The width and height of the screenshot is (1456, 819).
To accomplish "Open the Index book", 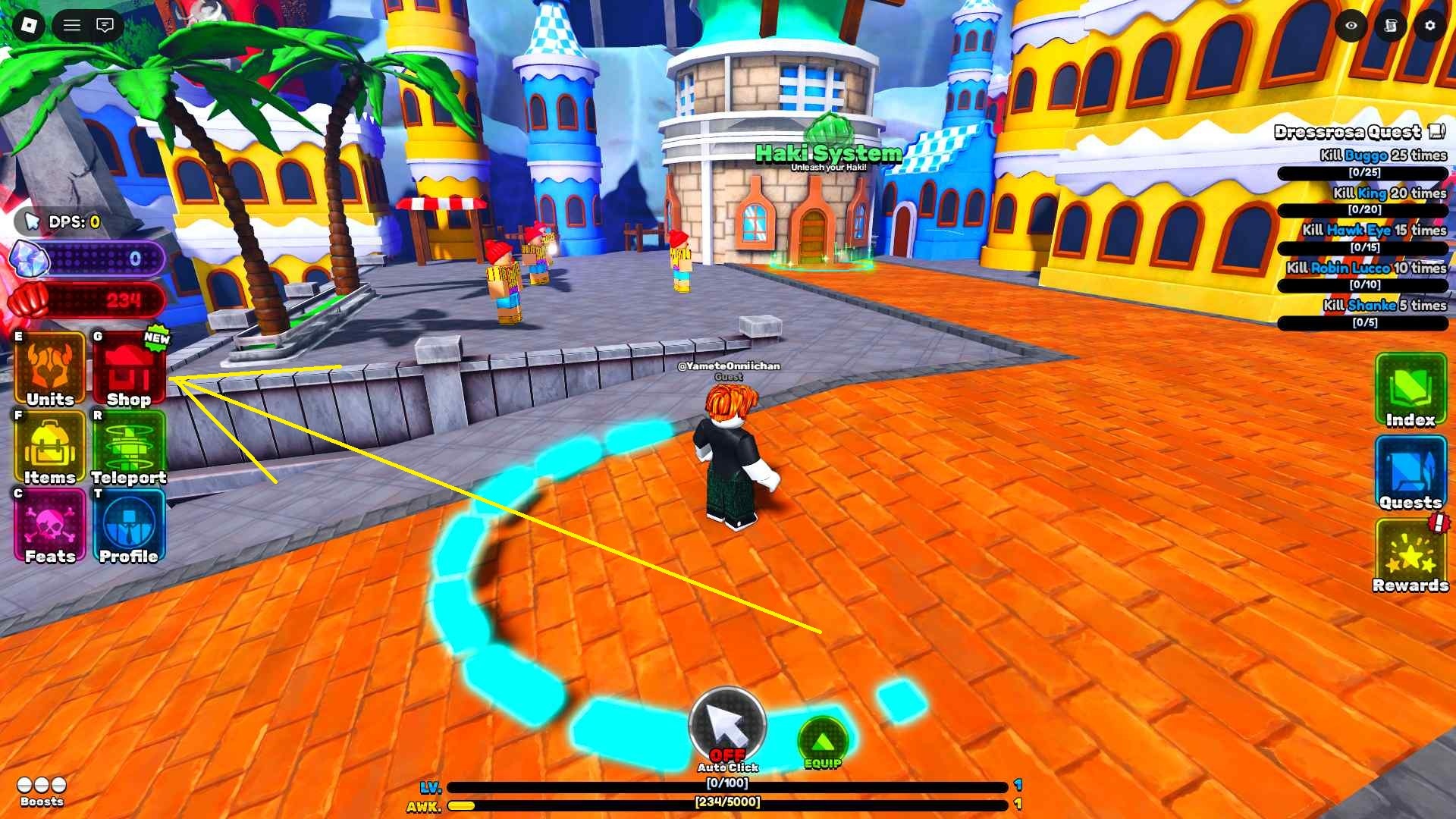I will click(1410, 390).
